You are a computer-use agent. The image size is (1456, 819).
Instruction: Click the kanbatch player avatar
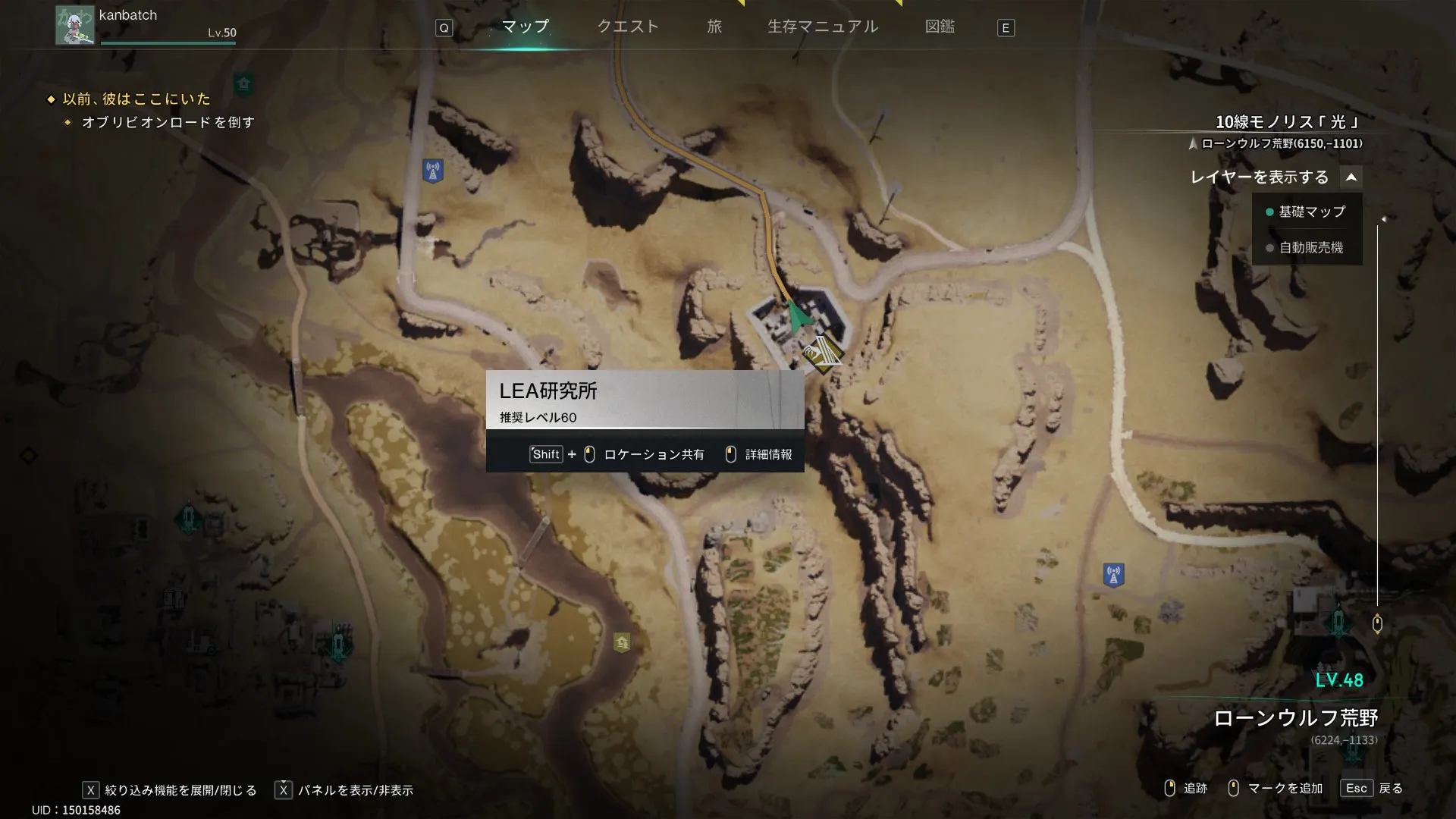[x=74, y=25]
